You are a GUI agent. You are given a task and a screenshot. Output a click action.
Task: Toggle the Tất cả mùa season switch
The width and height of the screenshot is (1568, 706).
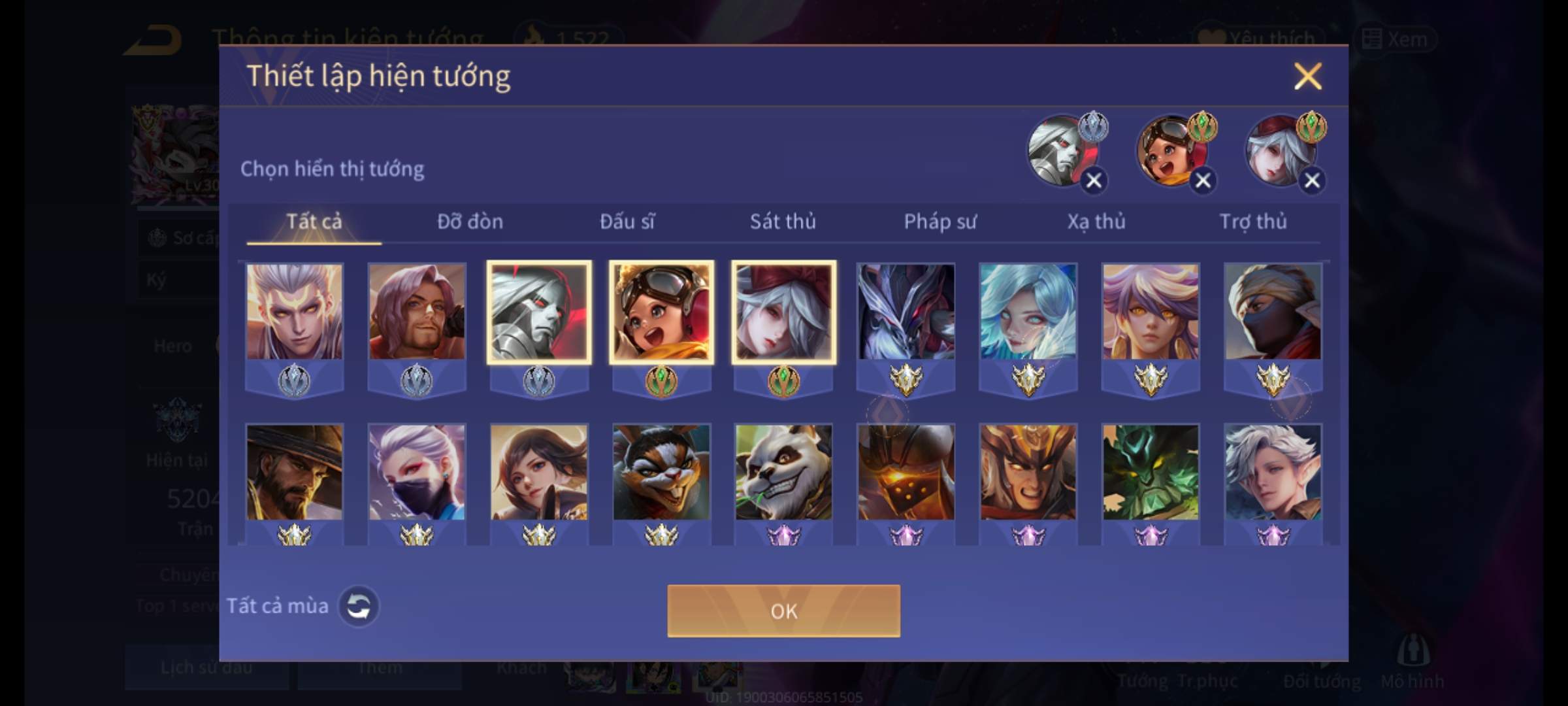[358, 606]
